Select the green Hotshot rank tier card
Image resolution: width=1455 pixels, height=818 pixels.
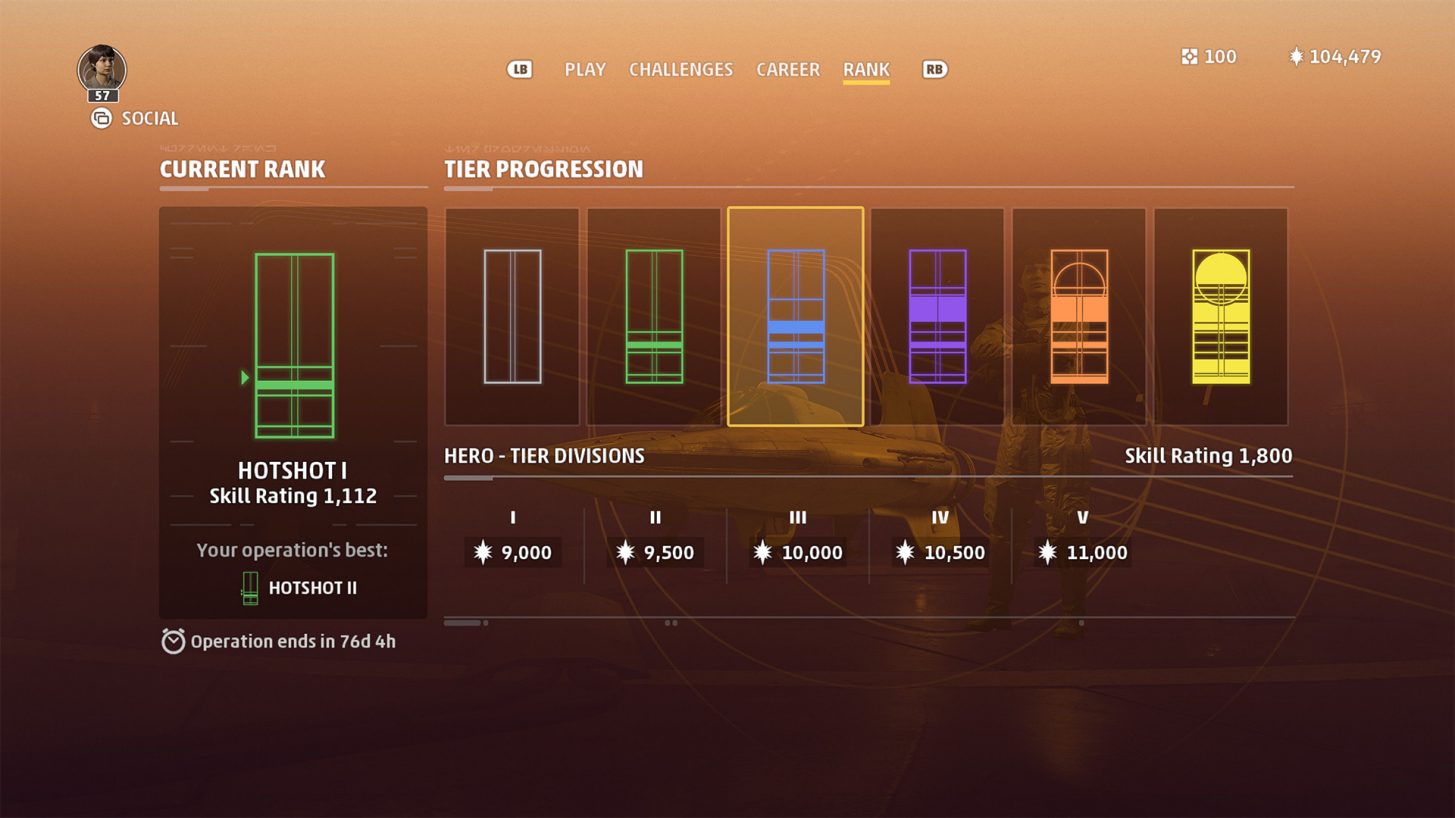(653, 315)
